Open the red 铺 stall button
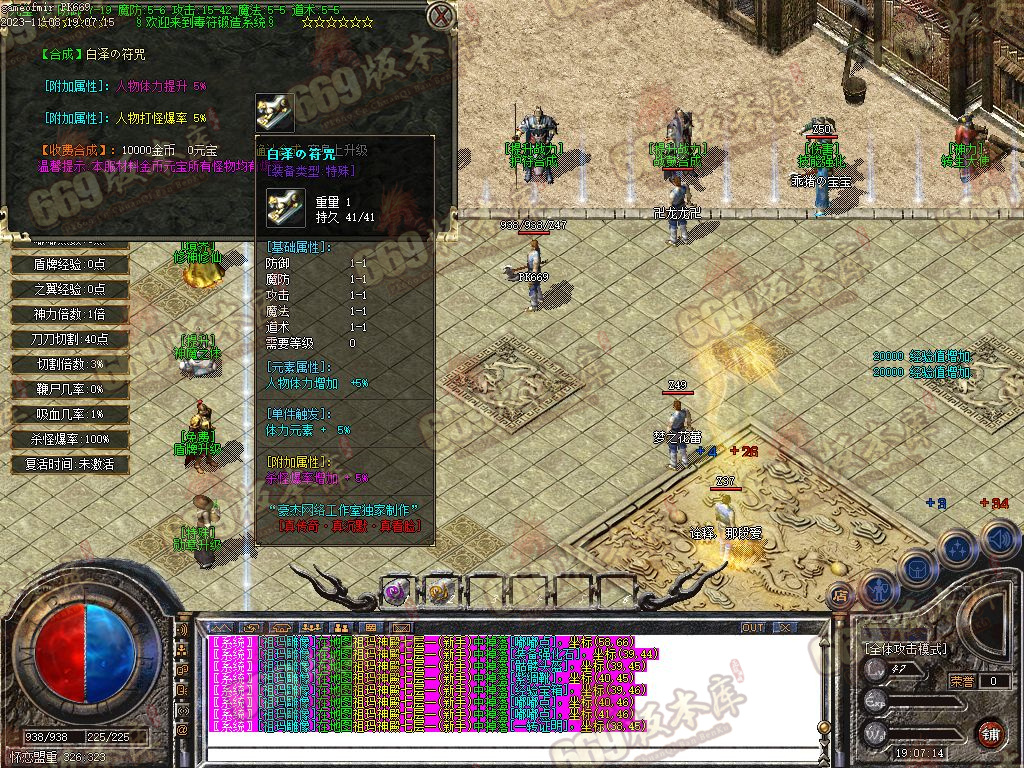1024x768 pixels. pos(991,732)
